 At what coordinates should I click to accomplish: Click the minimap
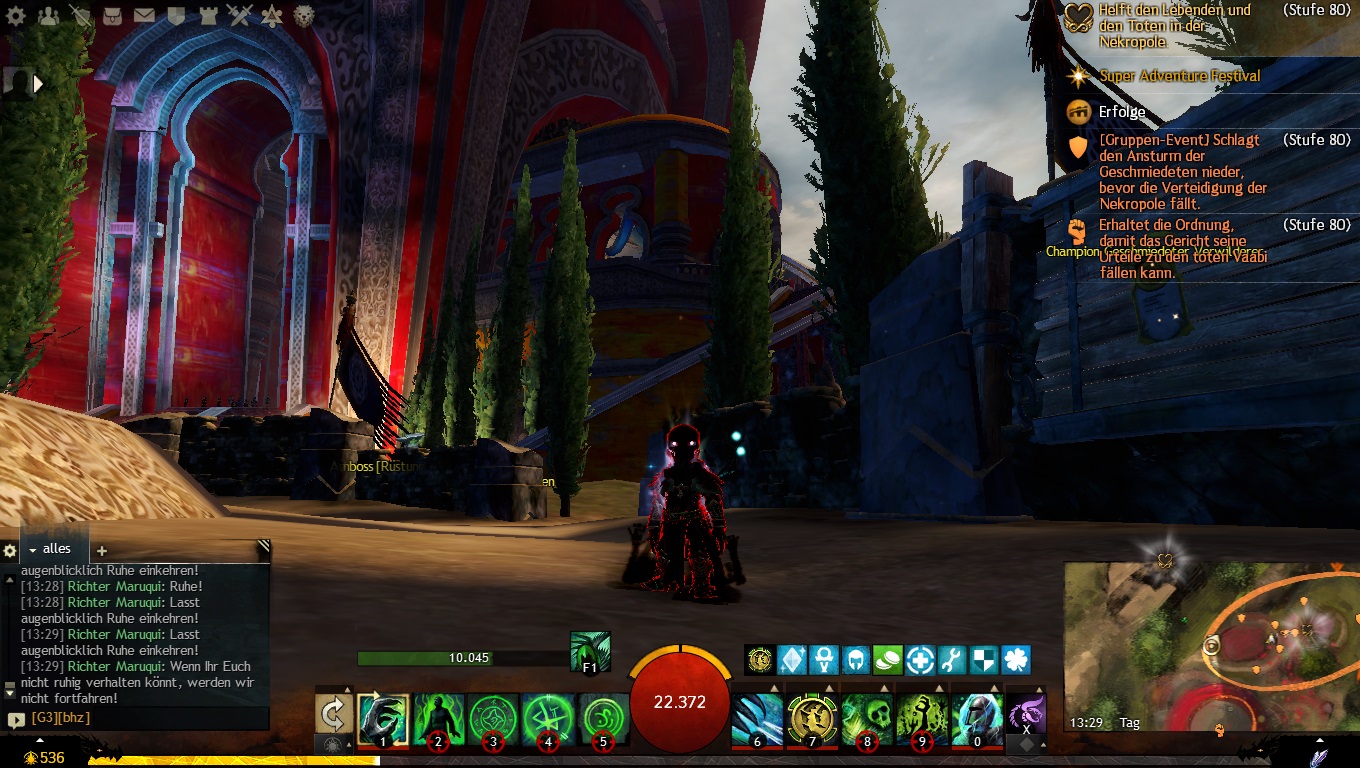(x=1210, y=645)
